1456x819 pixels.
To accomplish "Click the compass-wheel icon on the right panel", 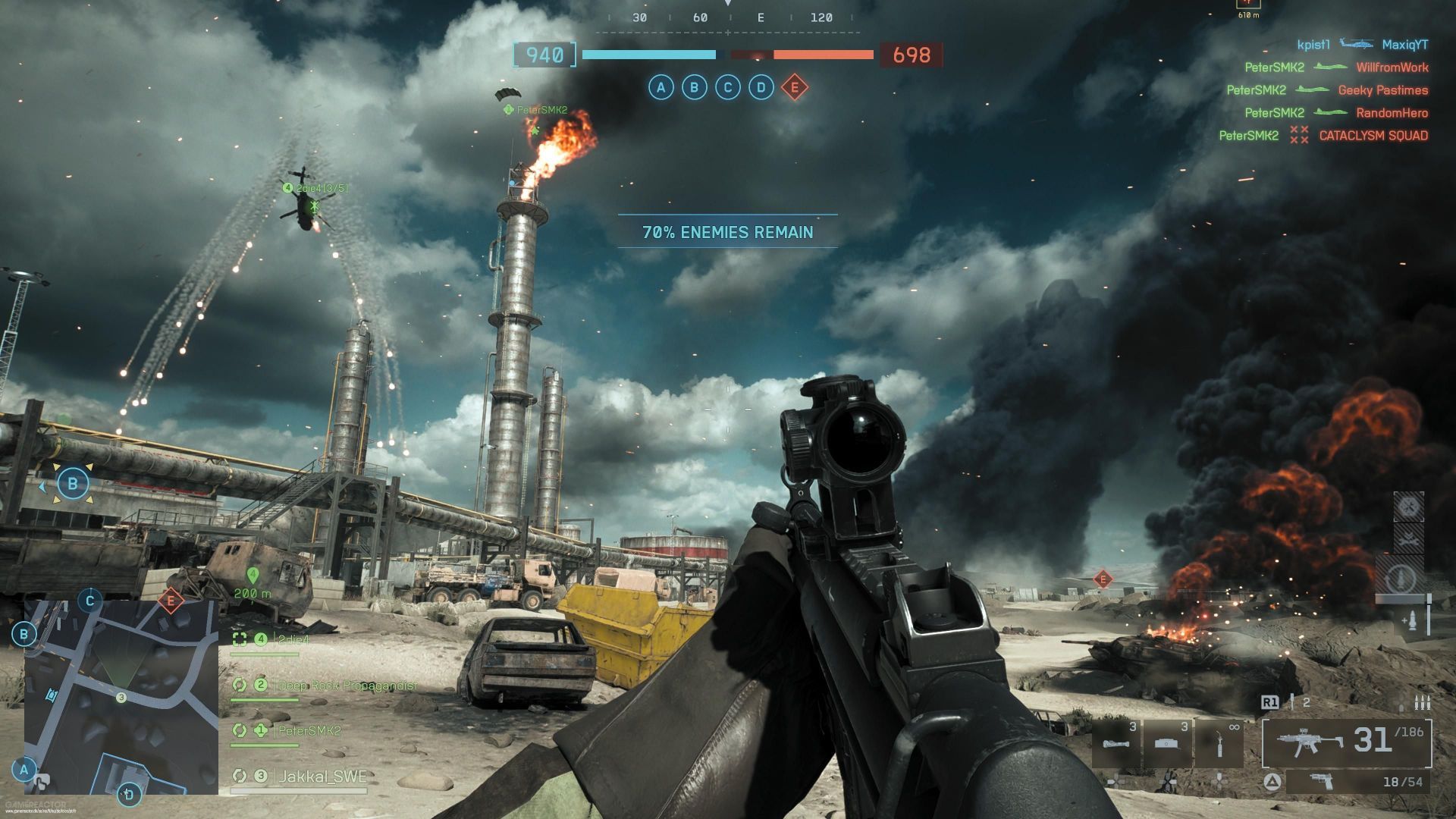I will (x=1409, y=506).
